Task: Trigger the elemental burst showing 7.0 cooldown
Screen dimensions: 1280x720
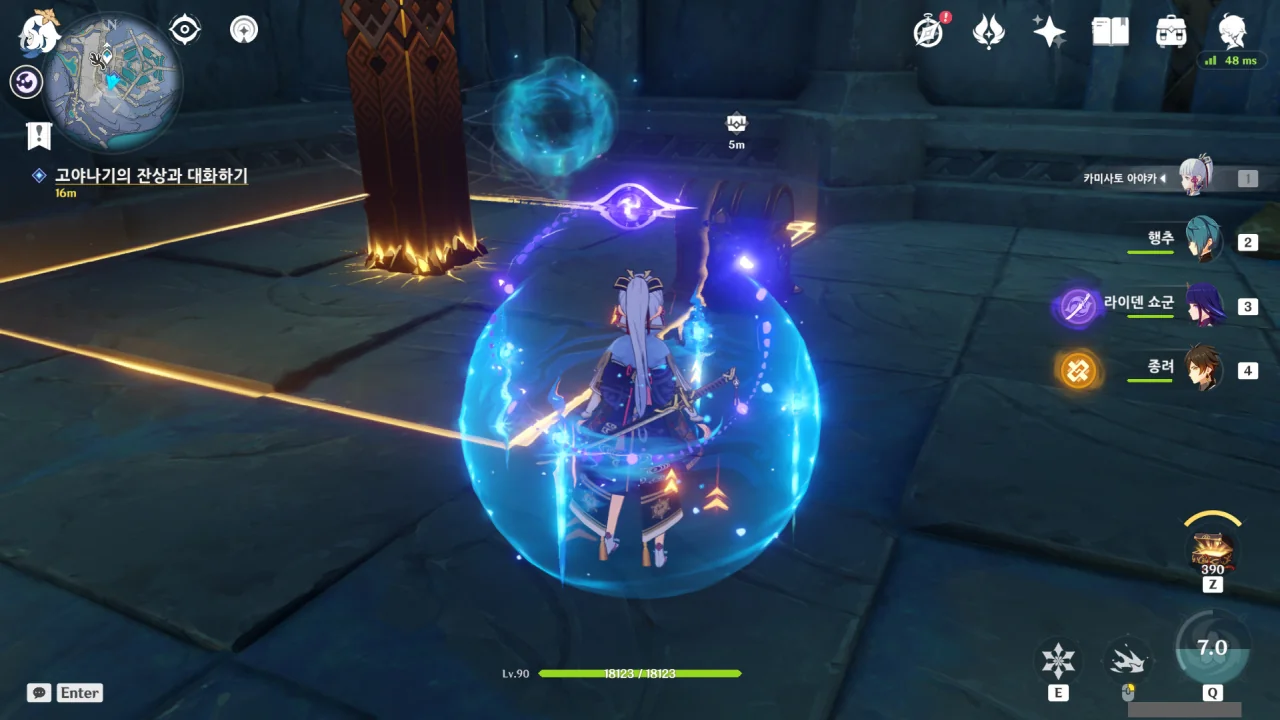Action: (x=1212, y=650)
